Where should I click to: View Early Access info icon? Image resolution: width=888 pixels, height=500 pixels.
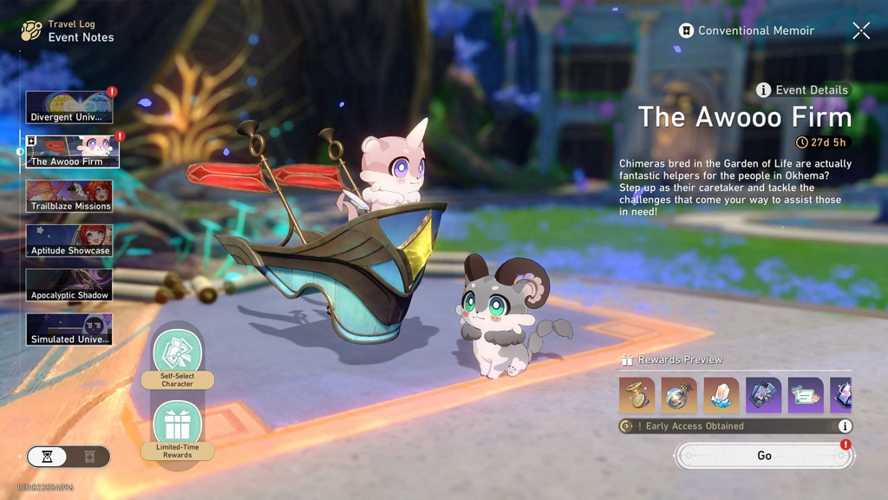point(845,426)
